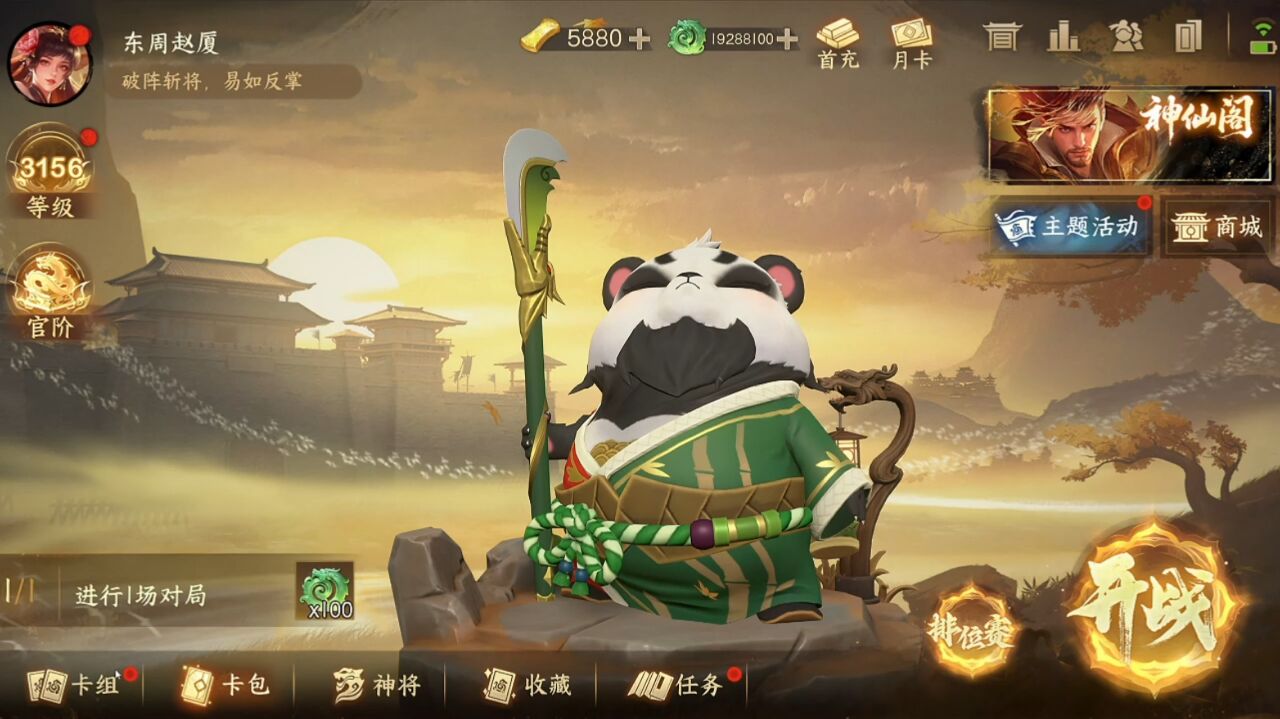The width and height of the screenshot is (1280, 719).
Task: Claim the 首充 first recharge offer
Action: coord(838,44)
